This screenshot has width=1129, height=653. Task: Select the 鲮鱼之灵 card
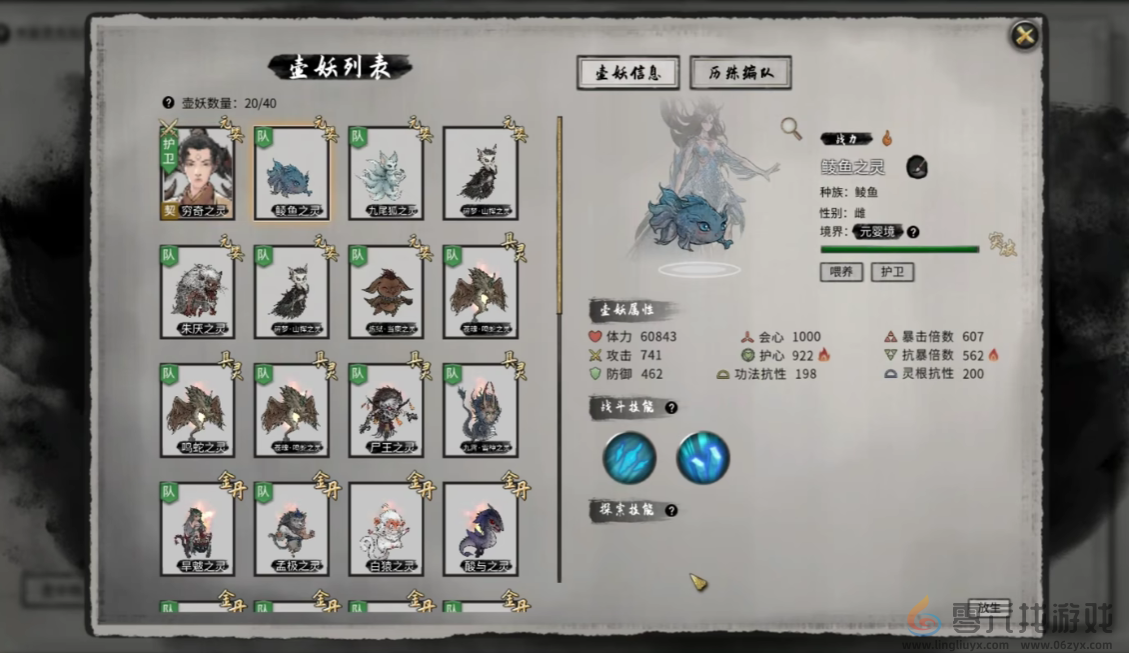click(291, 174)
